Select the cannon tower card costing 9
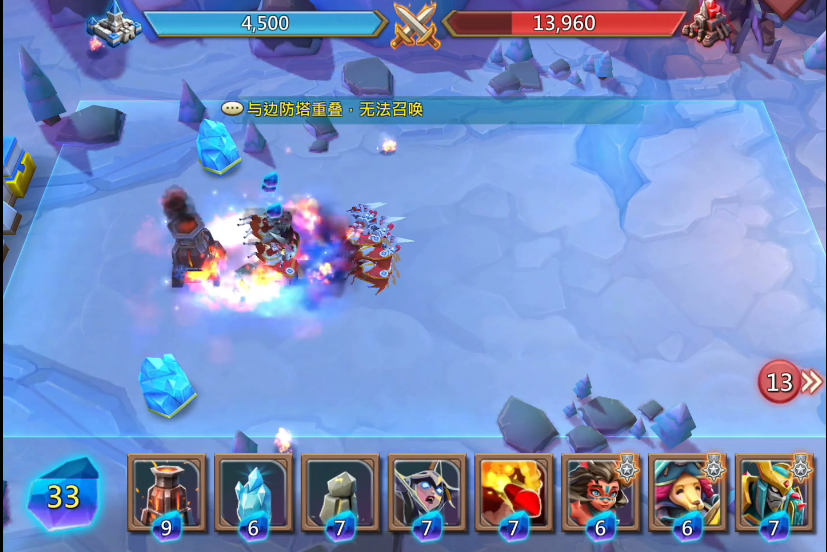 pos(167,491)
